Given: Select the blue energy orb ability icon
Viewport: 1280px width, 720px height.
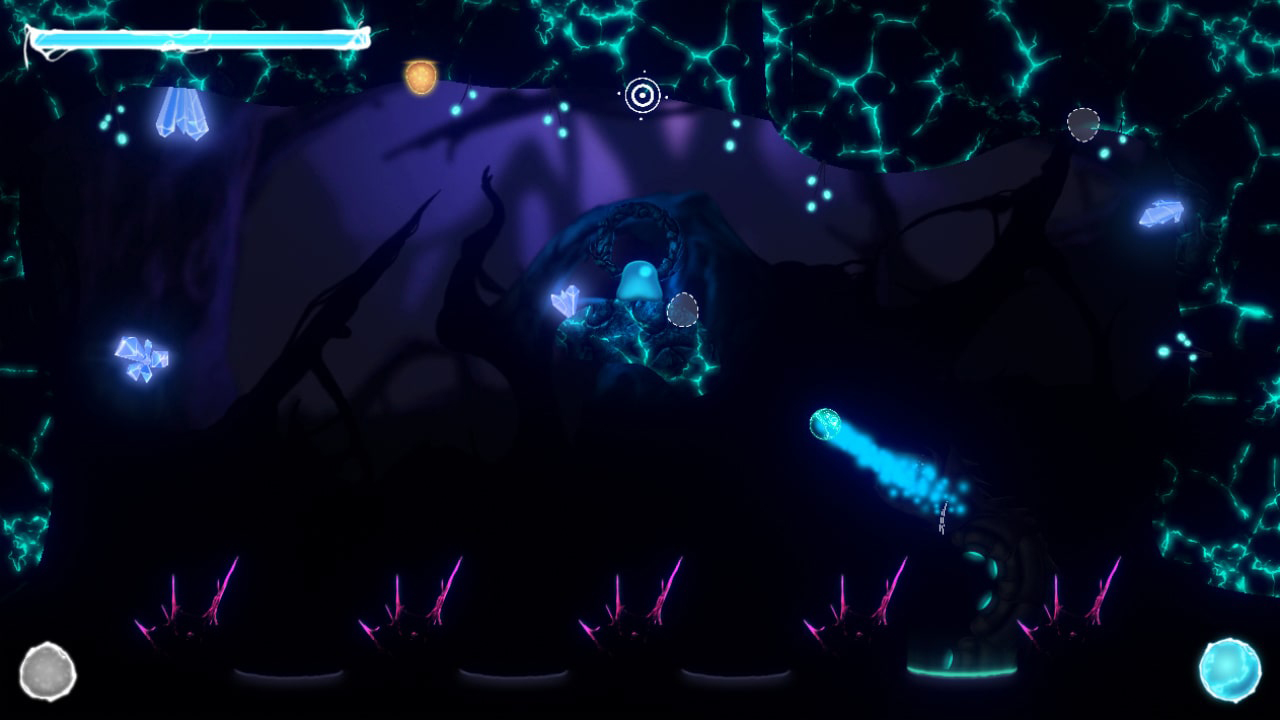Looking at the screenshot, I should click(x=1232, y=671).
